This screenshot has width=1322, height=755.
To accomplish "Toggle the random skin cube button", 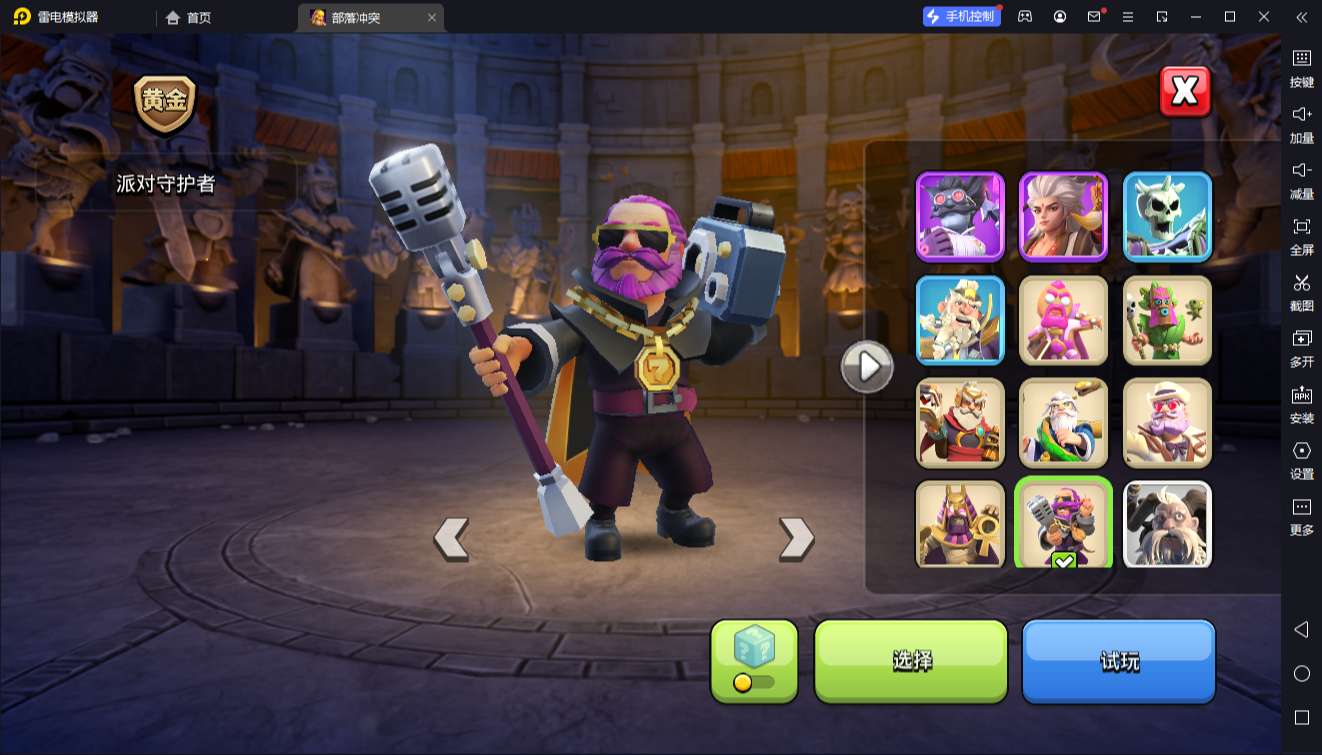I will (754, 660).
